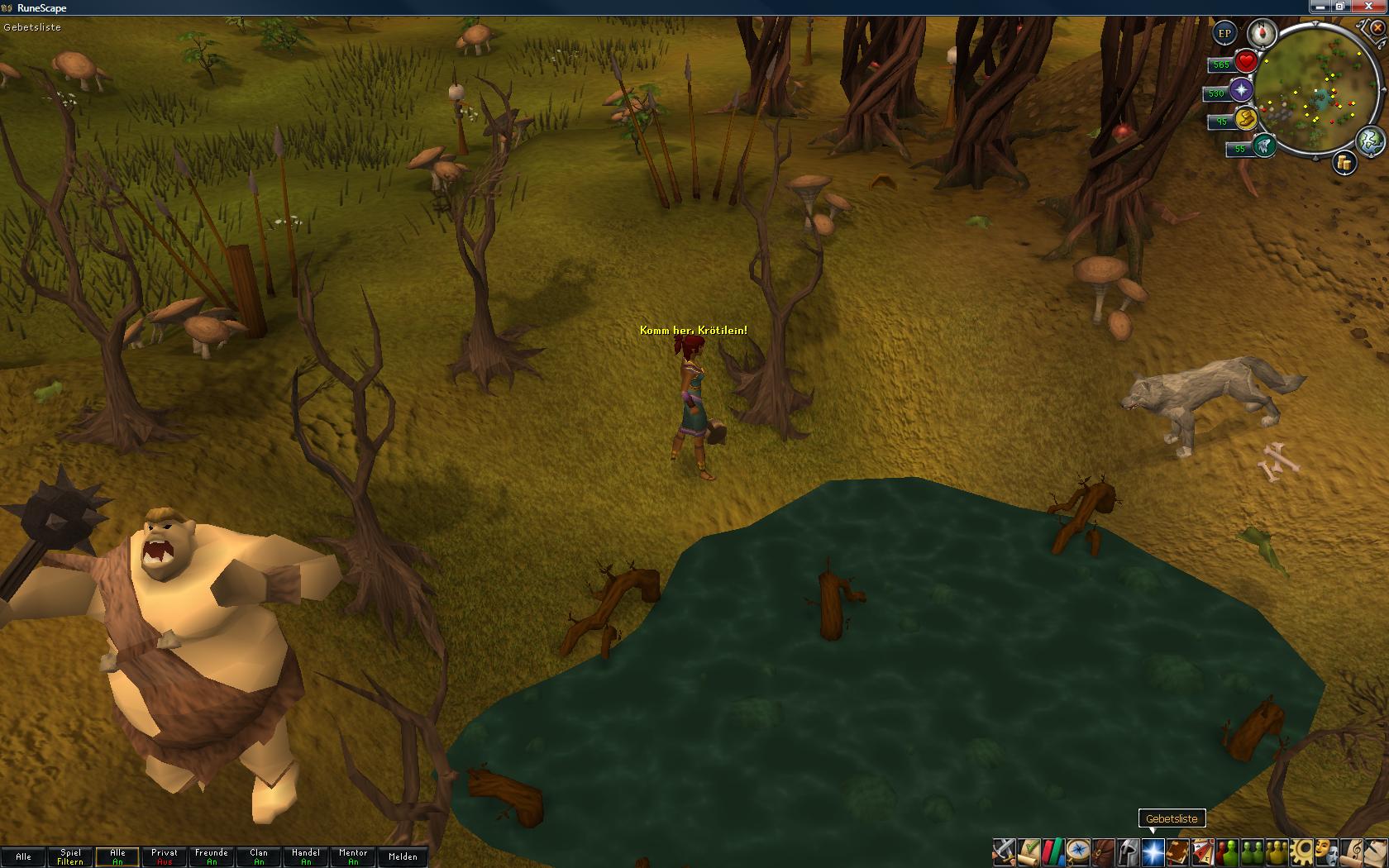Viewport: 1389px width, 868px height.
Task: Open the worn equipment helmet tab
Action: coord(1128,851)
